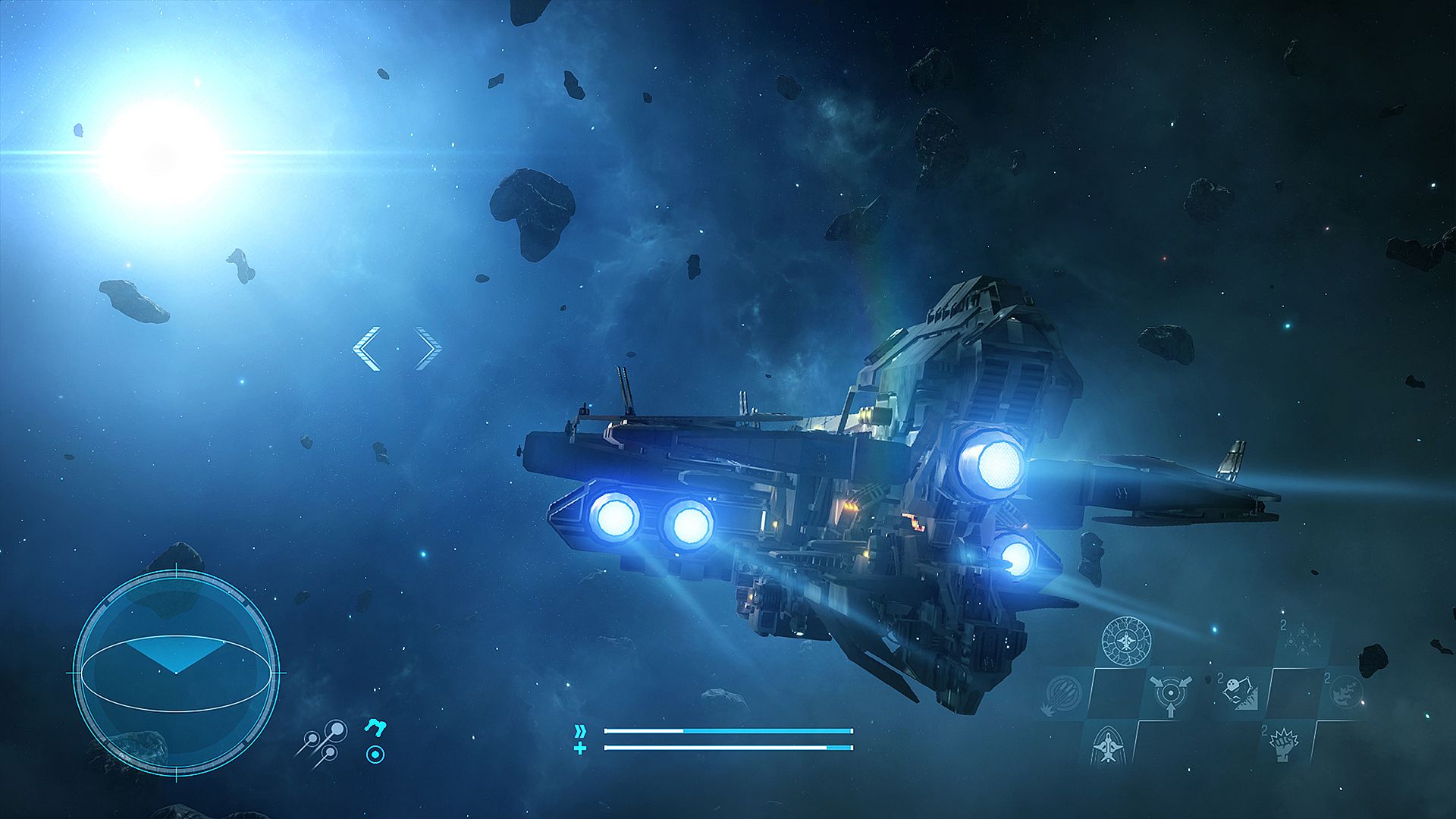Activate the ship boost dome ability
1456x819 pixels.
1108,744
